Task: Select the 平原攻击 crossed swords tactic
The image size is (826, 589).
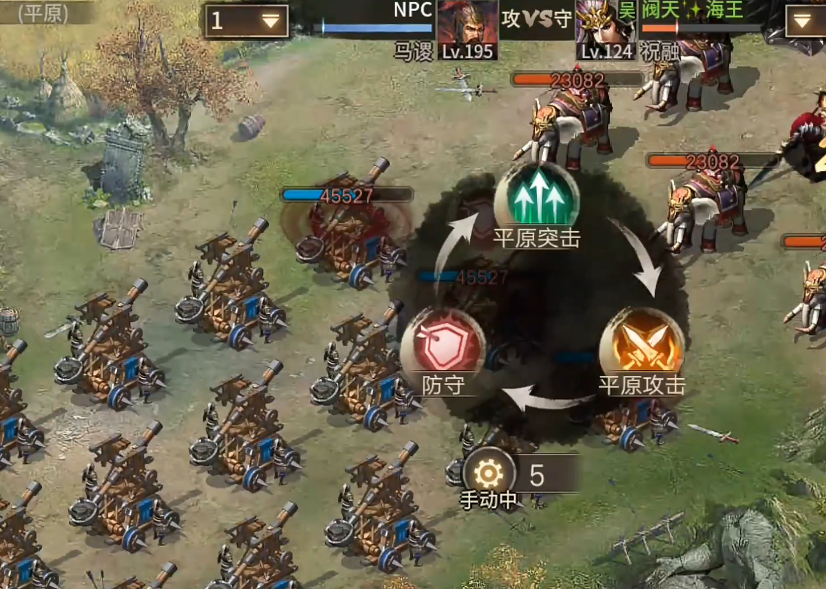Action: click(641, 342)
